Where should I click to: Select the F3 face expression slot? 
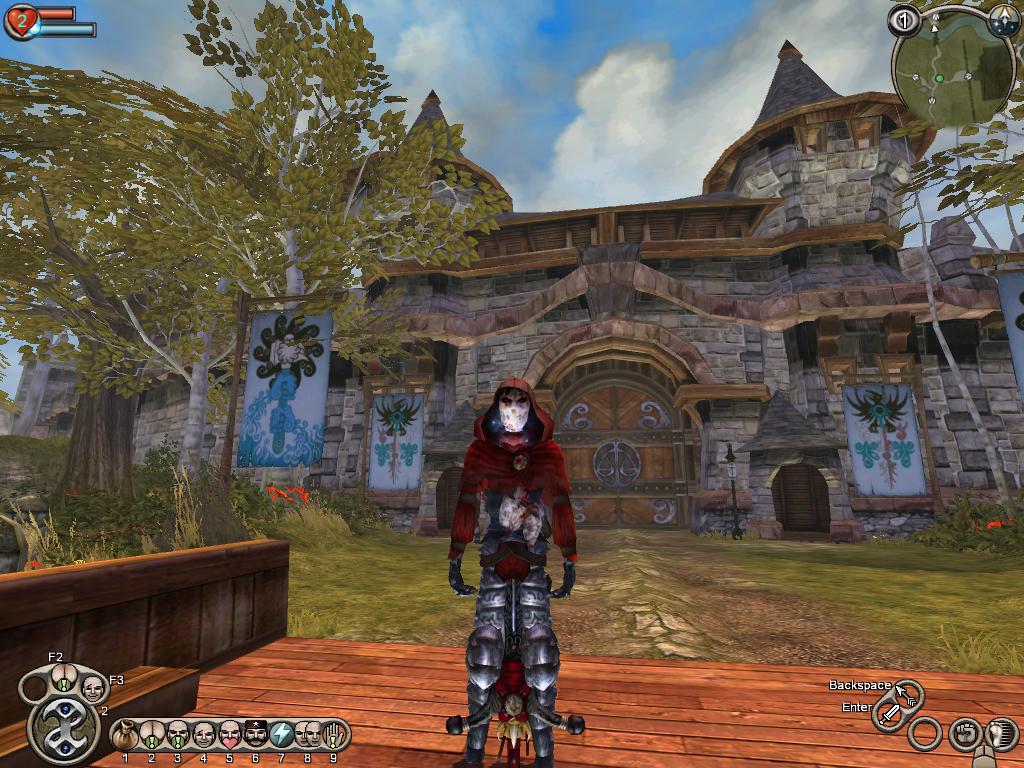92,689
